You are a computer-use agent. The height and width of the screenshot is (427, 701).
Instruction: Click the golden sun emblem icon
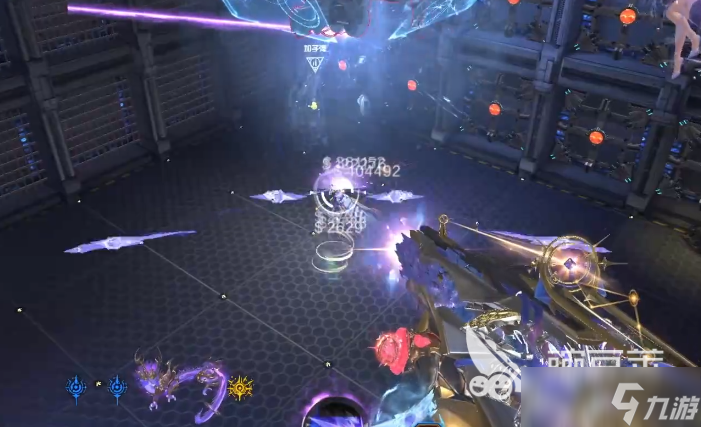point(240,386)
